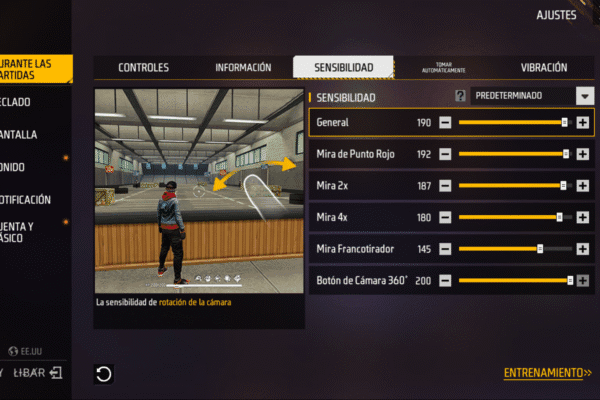Decrease General sensitivity with minus button
The image size is (600, 400).
point(445,123)
